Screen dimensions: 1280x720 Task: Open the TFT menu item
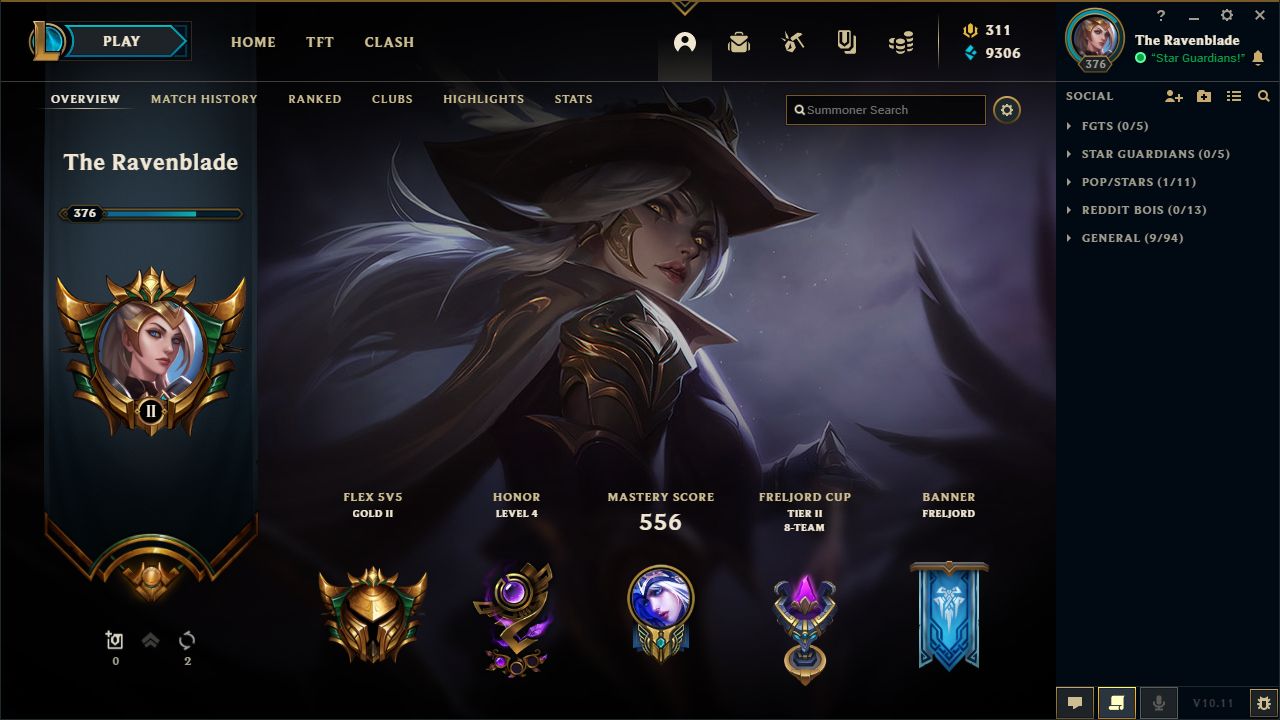[319, 42]
